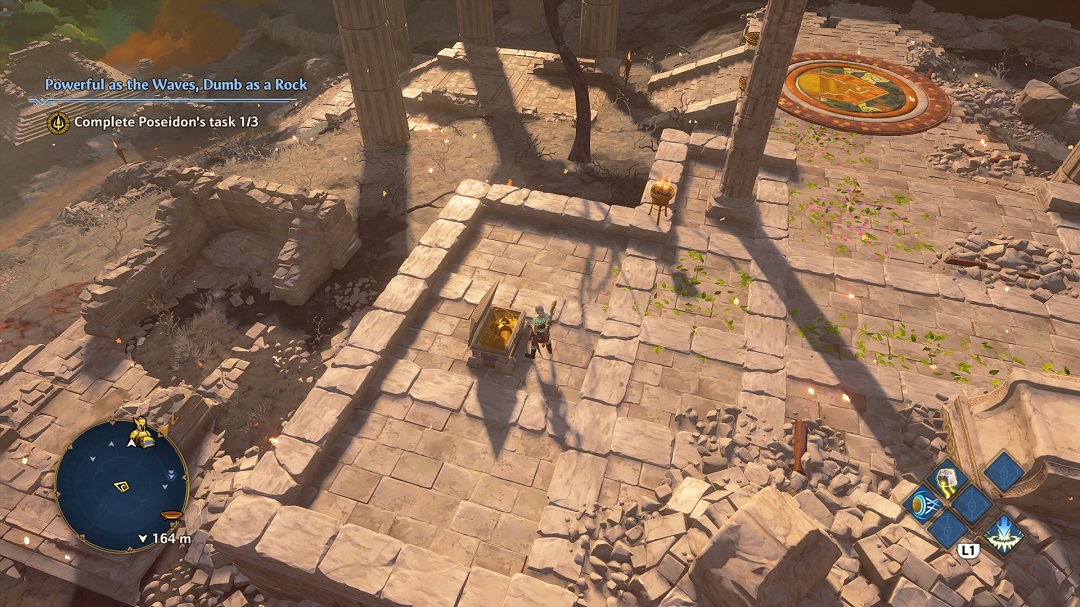
Task: Open the circular compass minimap
Action: (122, 485)
